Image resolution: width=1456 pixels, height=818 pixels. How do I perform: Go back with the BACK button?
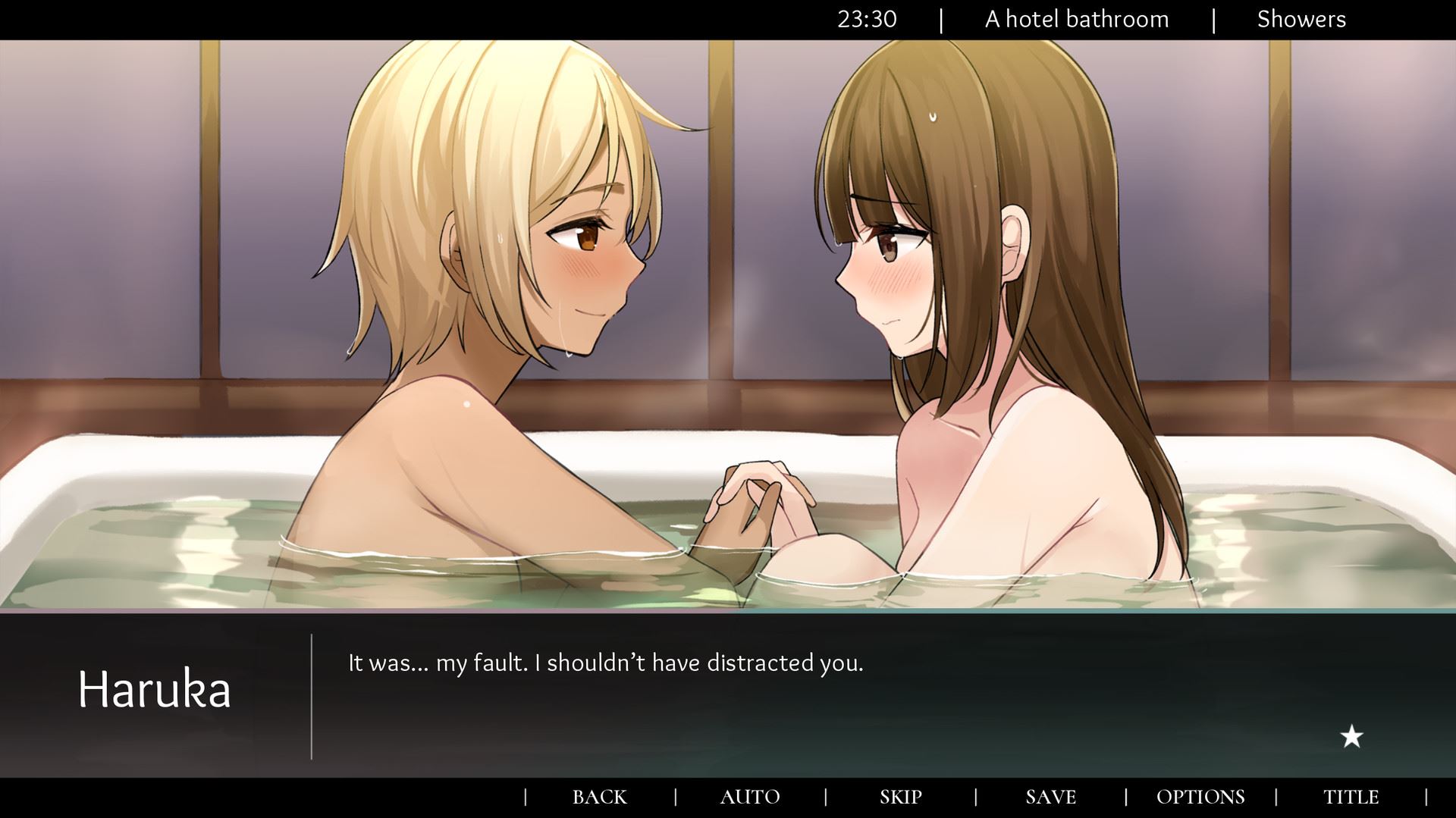pos(599,797)
